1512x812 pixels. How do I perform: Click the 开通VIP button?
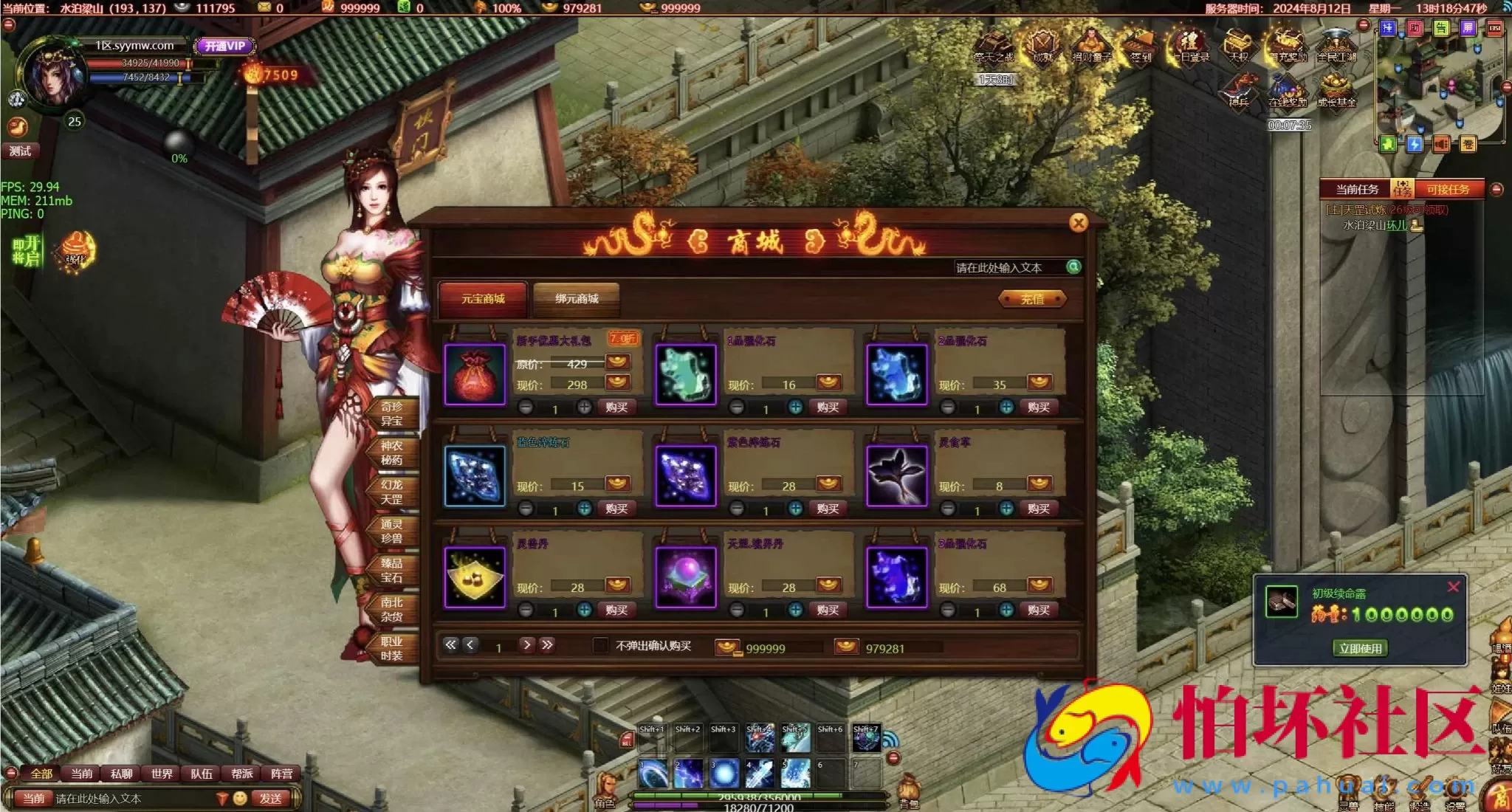pyautogui.click(x=225, y=46)
